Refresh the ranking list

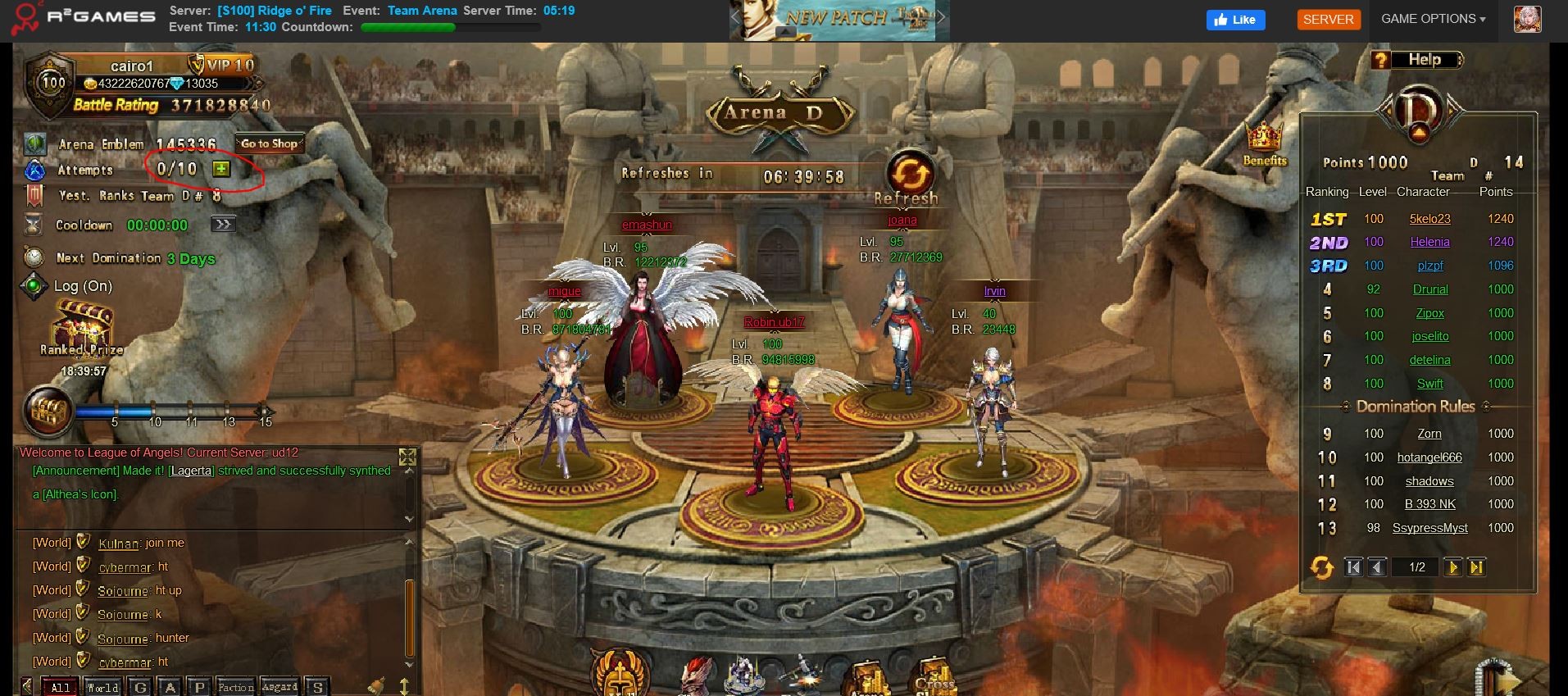point(1321,567)
